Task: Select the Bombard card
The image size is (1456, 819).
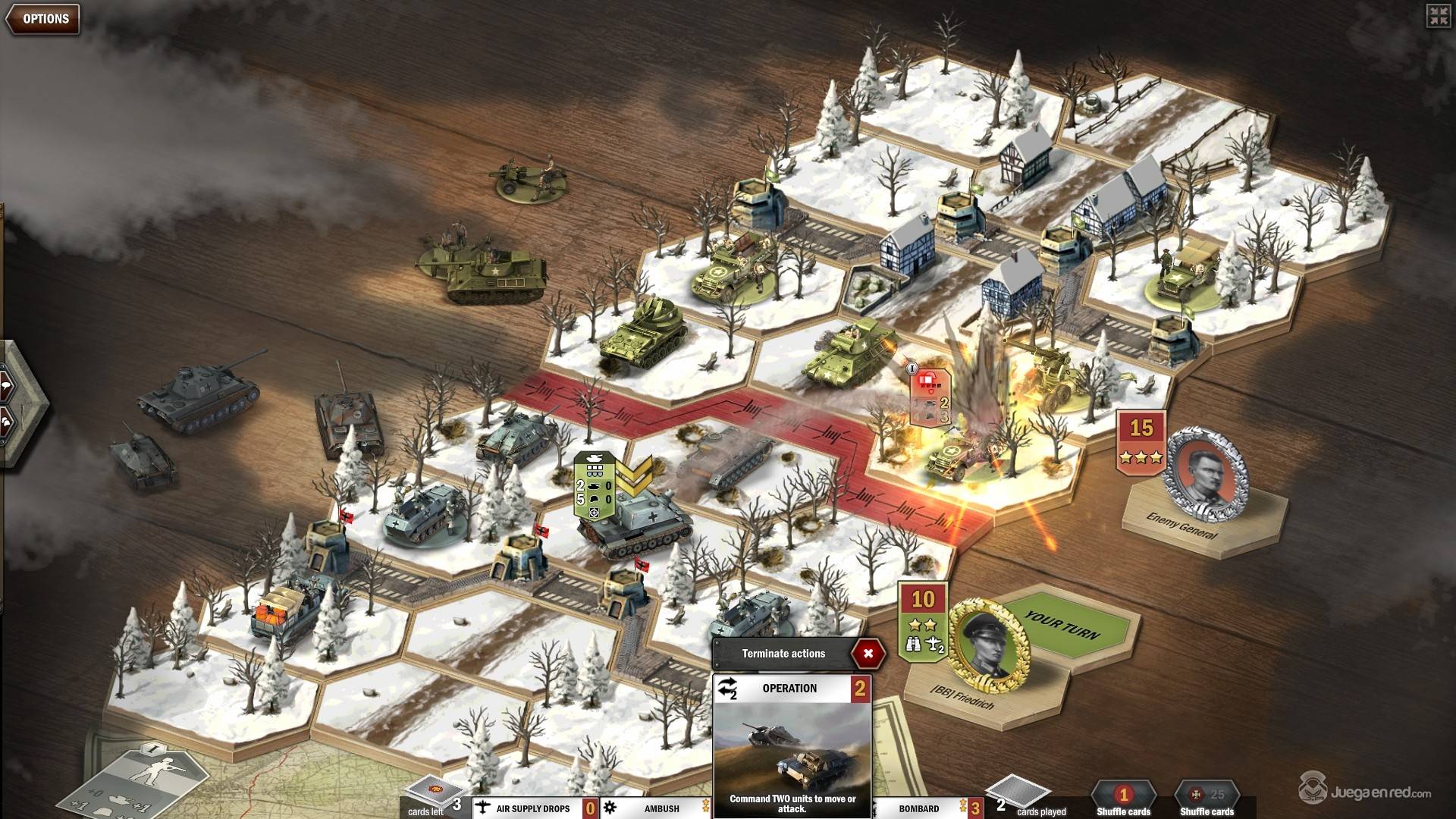Action: 918,808
